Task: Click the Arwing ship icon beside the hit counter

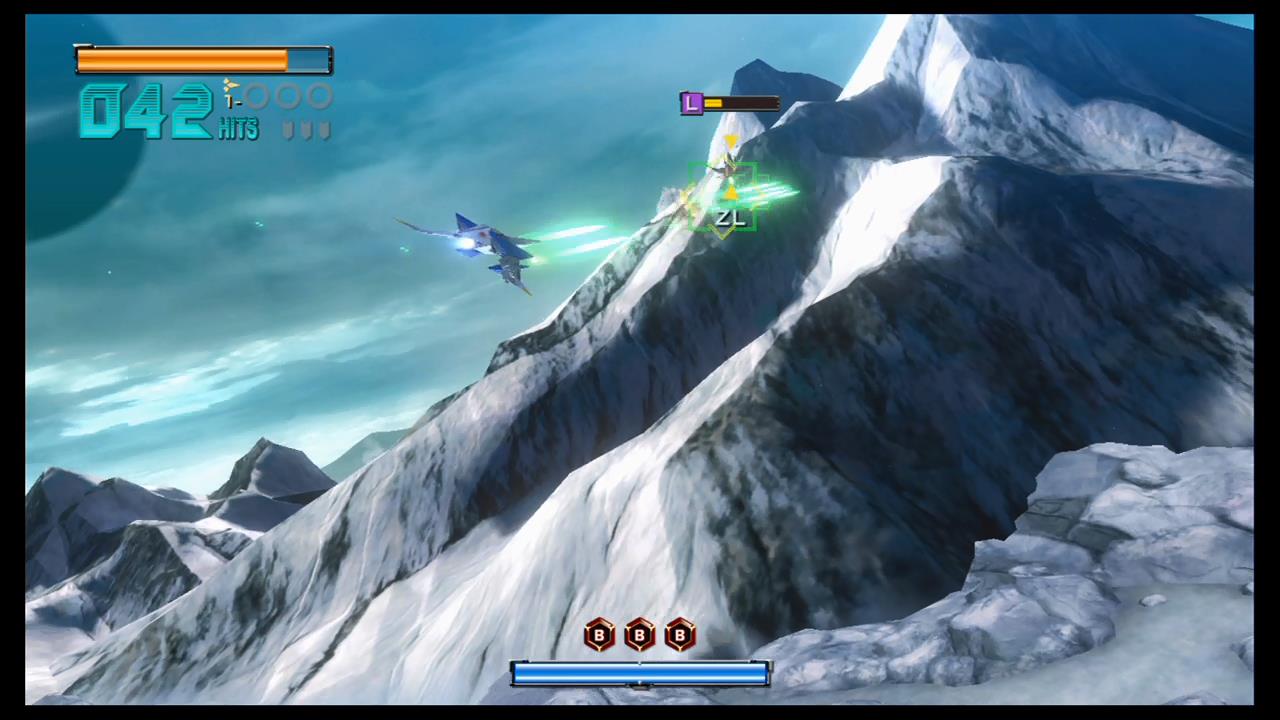Action: click(x=230, y=86)
